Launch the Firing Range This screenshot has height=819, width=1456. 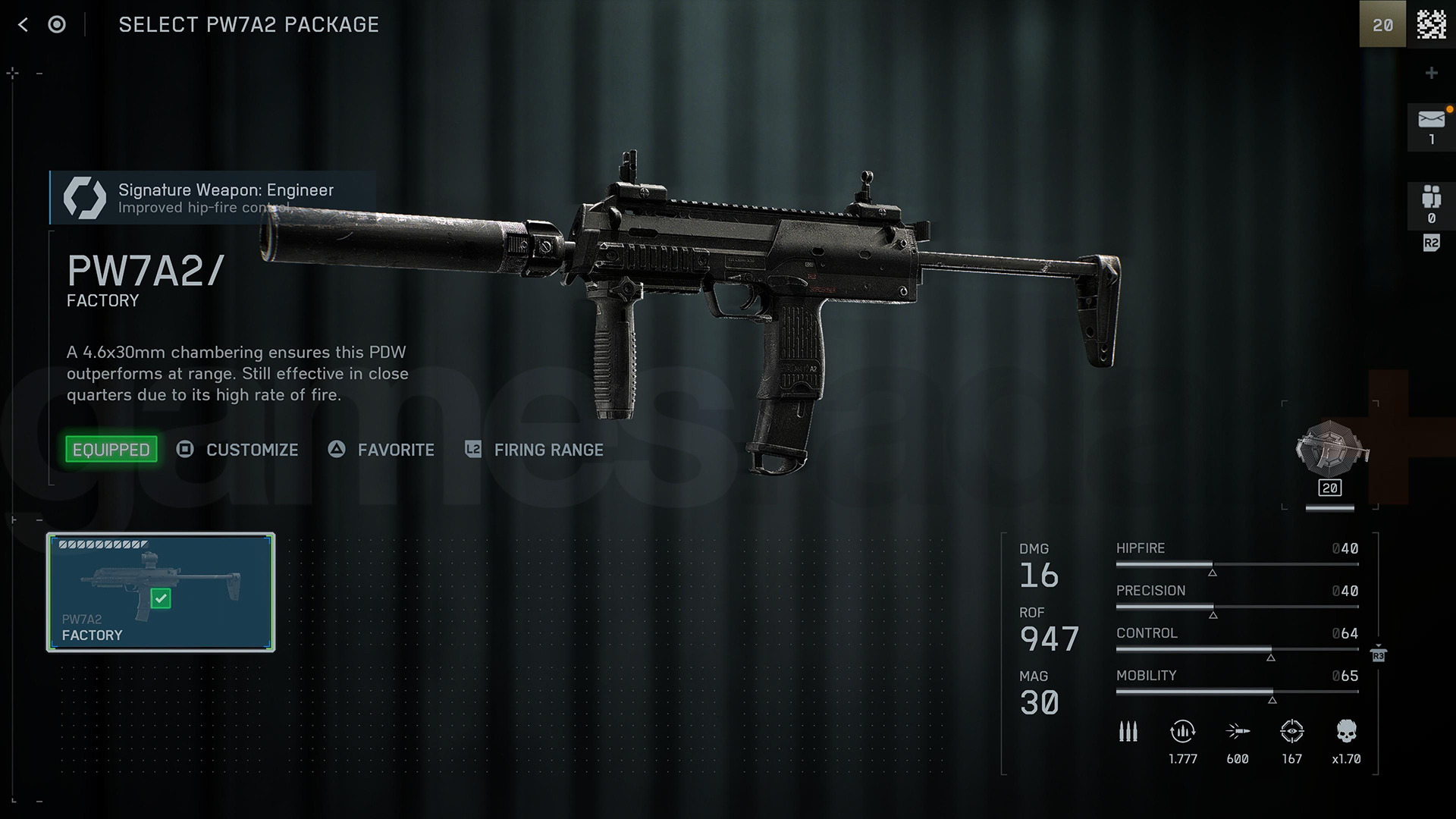(x=535, y=450)
